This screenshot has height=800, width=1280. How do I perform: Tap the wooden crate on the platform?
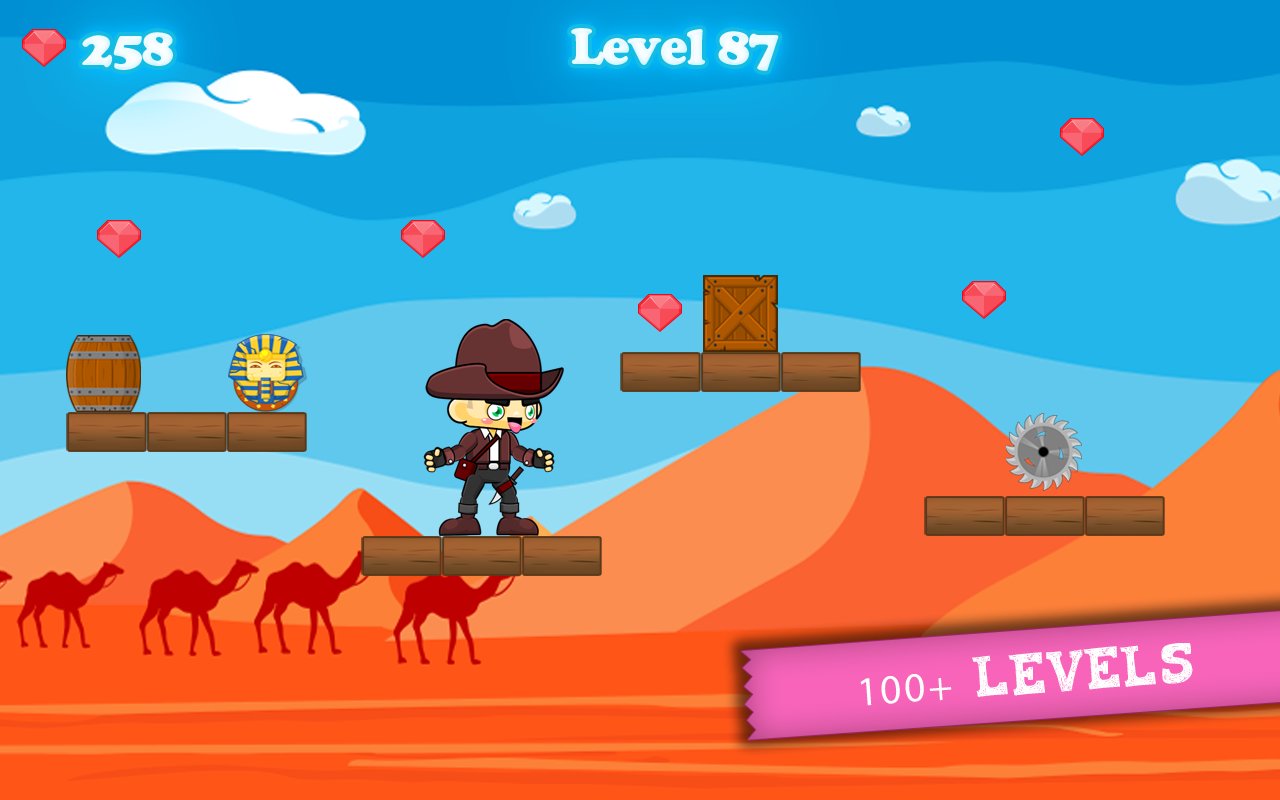740,315
